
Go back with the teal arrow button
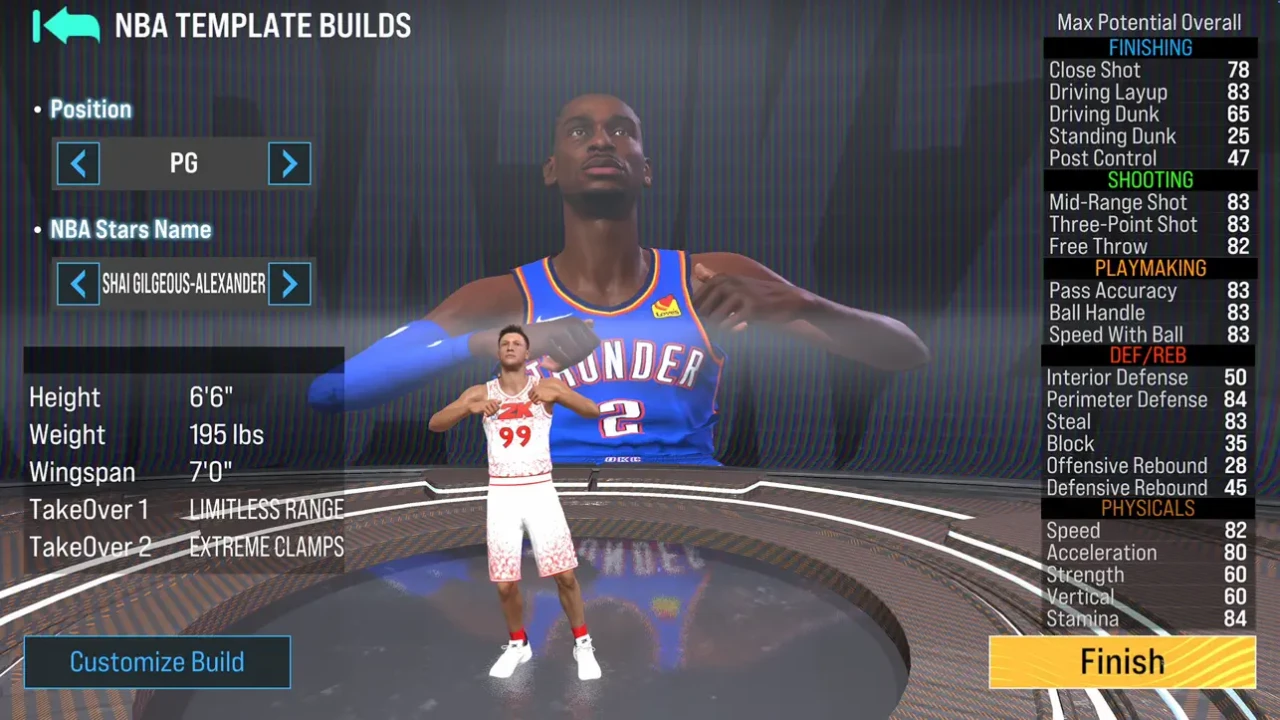[x=66, y=26]
